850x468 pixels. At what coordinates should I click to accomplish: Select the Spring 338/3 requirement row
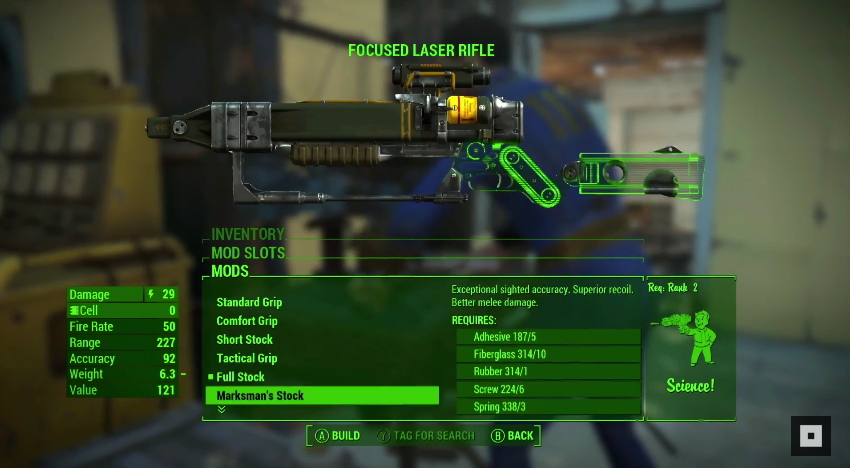[x=548, y=407]
